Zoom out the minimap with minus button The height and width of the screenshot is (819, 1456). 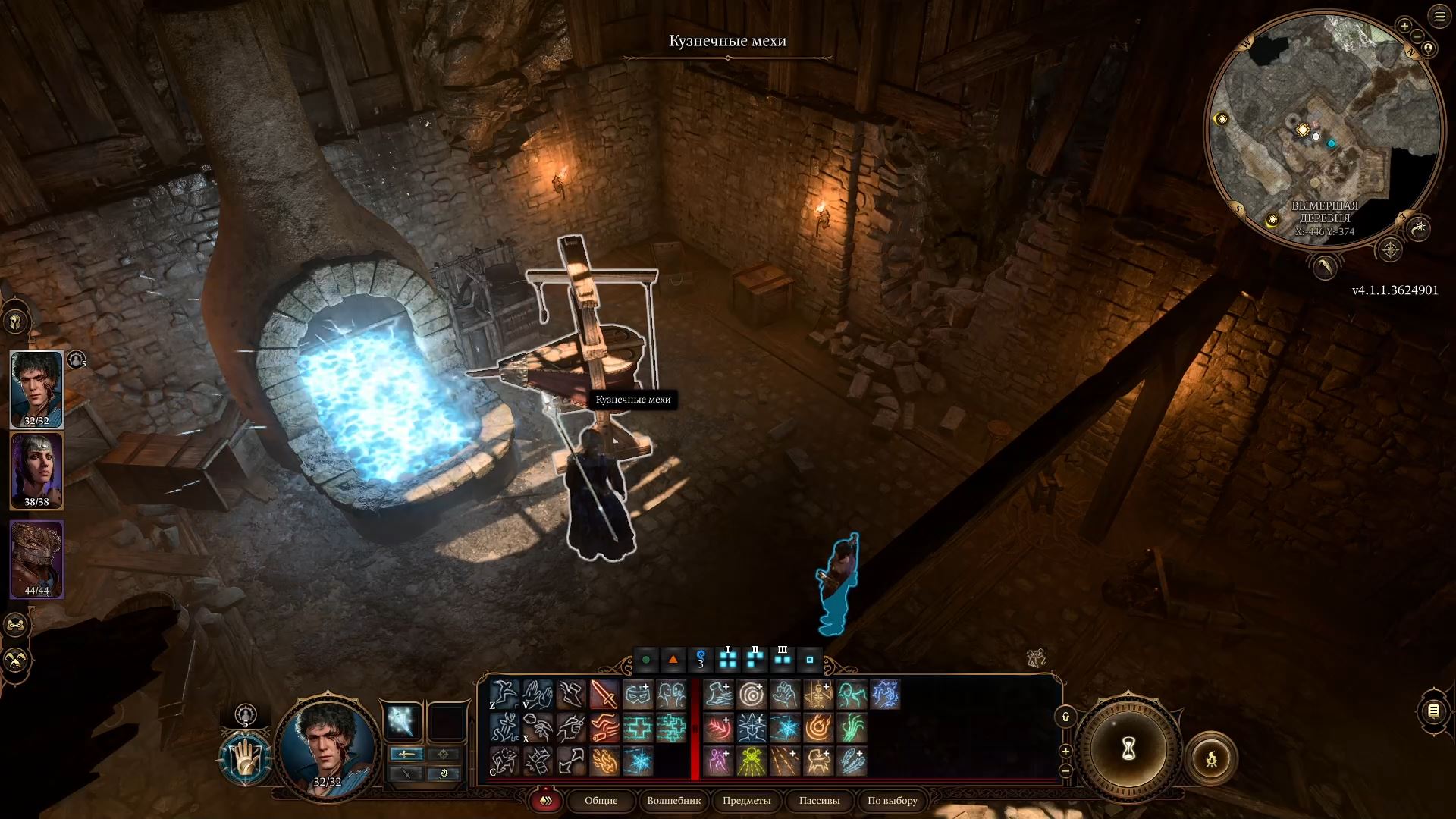point(1417,36)
